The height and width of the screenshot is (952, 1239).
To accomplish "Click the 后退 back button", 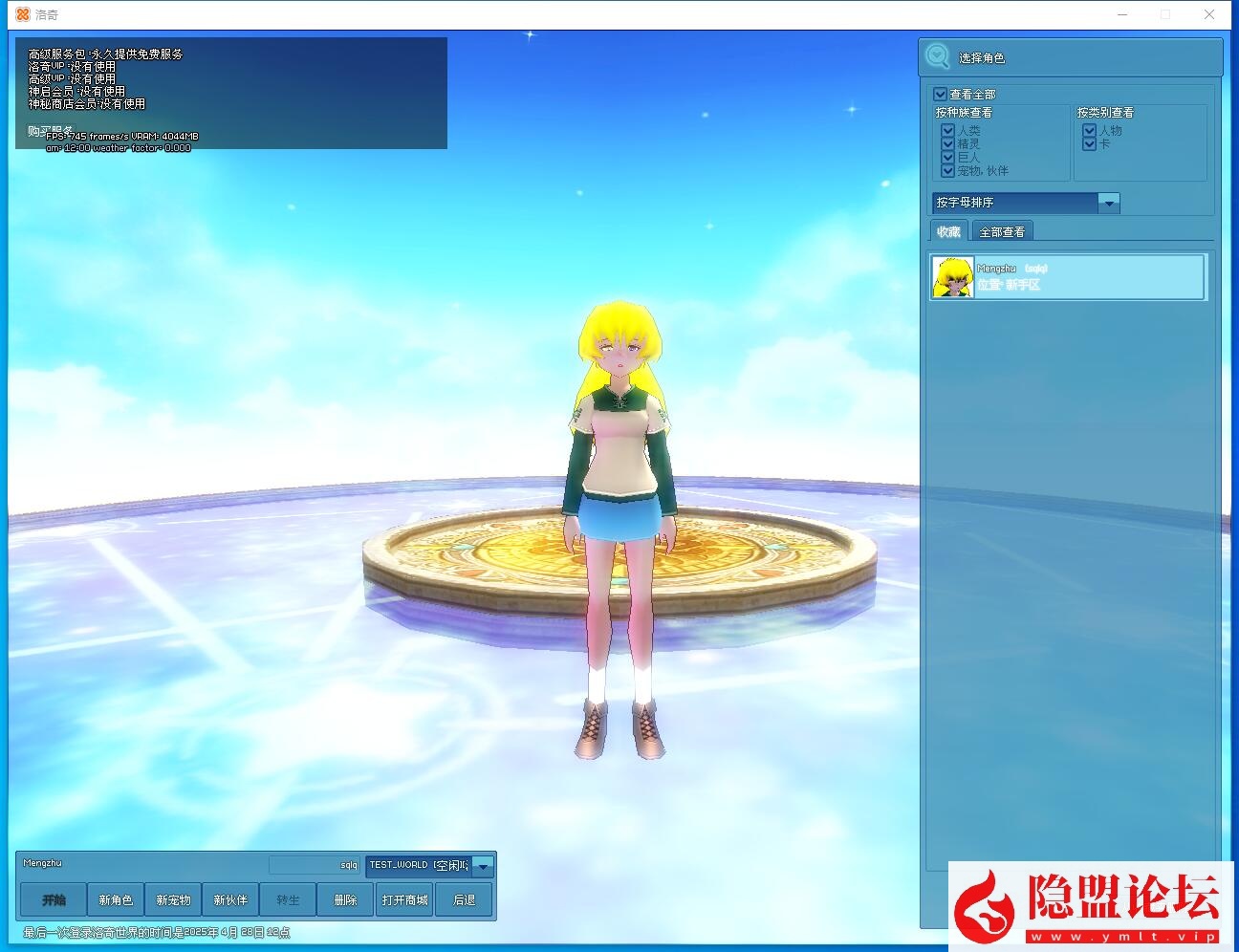I will point(465,899).
